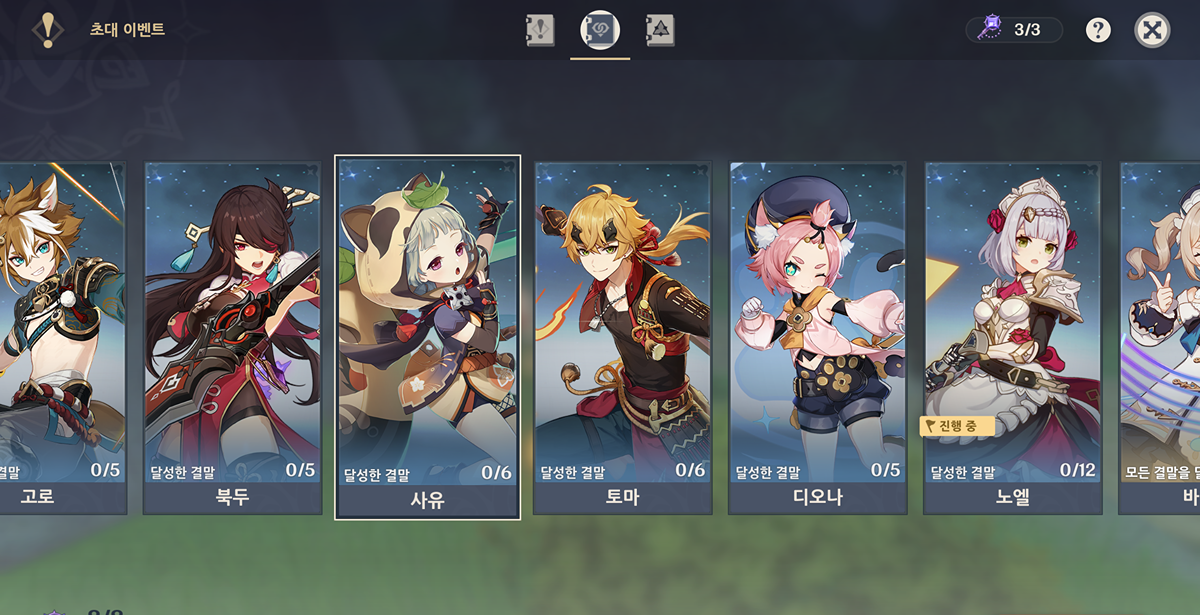Image resolution: width=1200 pixels, height=615 pixels.
Task: Open the question mark help button
Action: (x=1098, y=30)
